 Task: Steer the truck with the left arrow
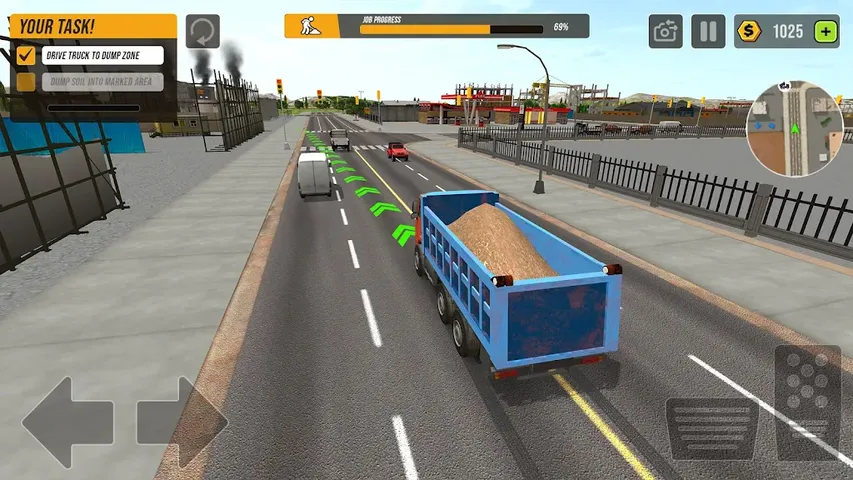coord(66,422)
